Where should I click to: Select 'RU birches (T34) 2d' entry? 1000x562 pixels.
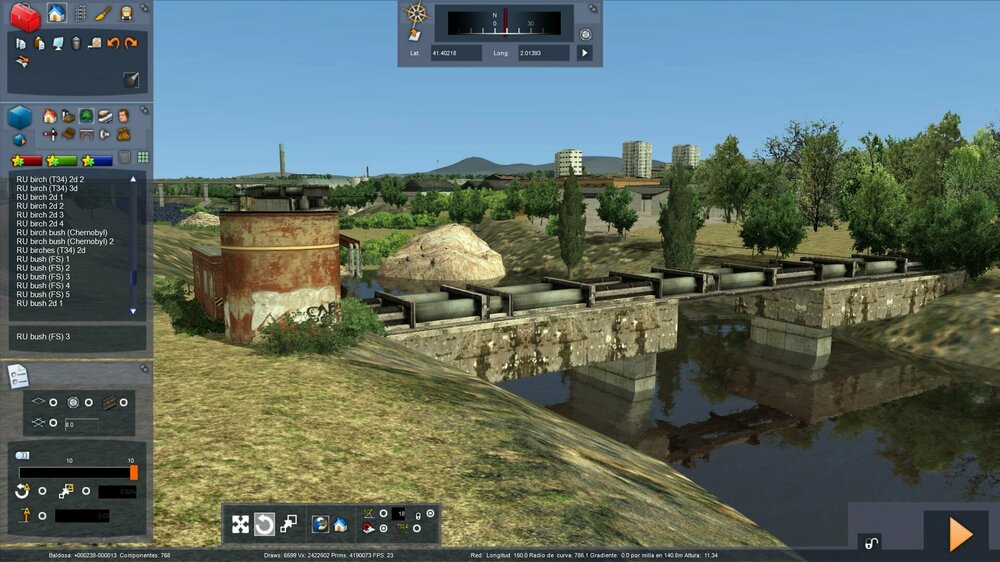[x=51, y=250]
